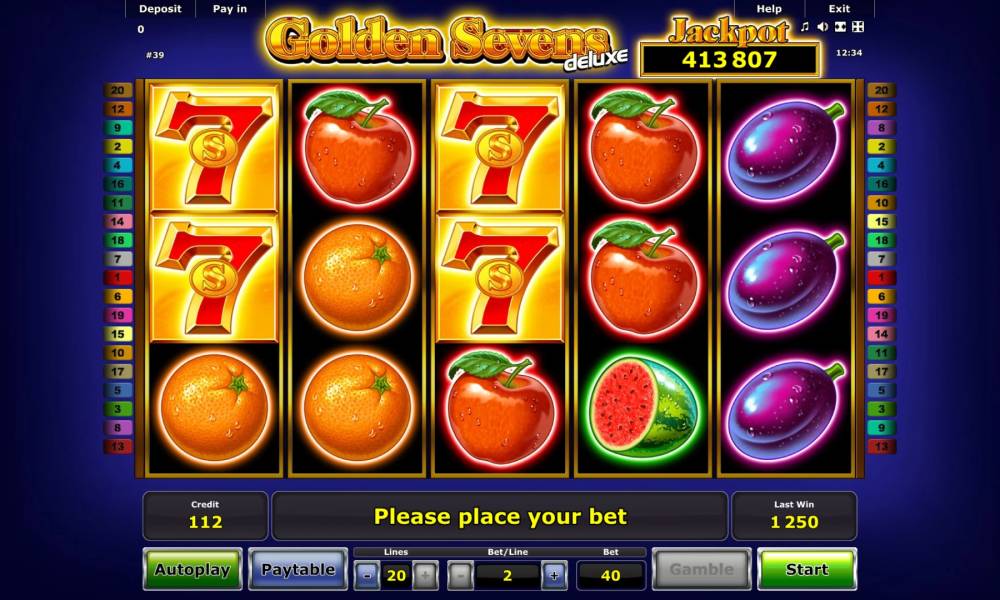Screen dimensions: 1000x600
Task: Lower the Bet/Line amount
Action: click(461, 575)
